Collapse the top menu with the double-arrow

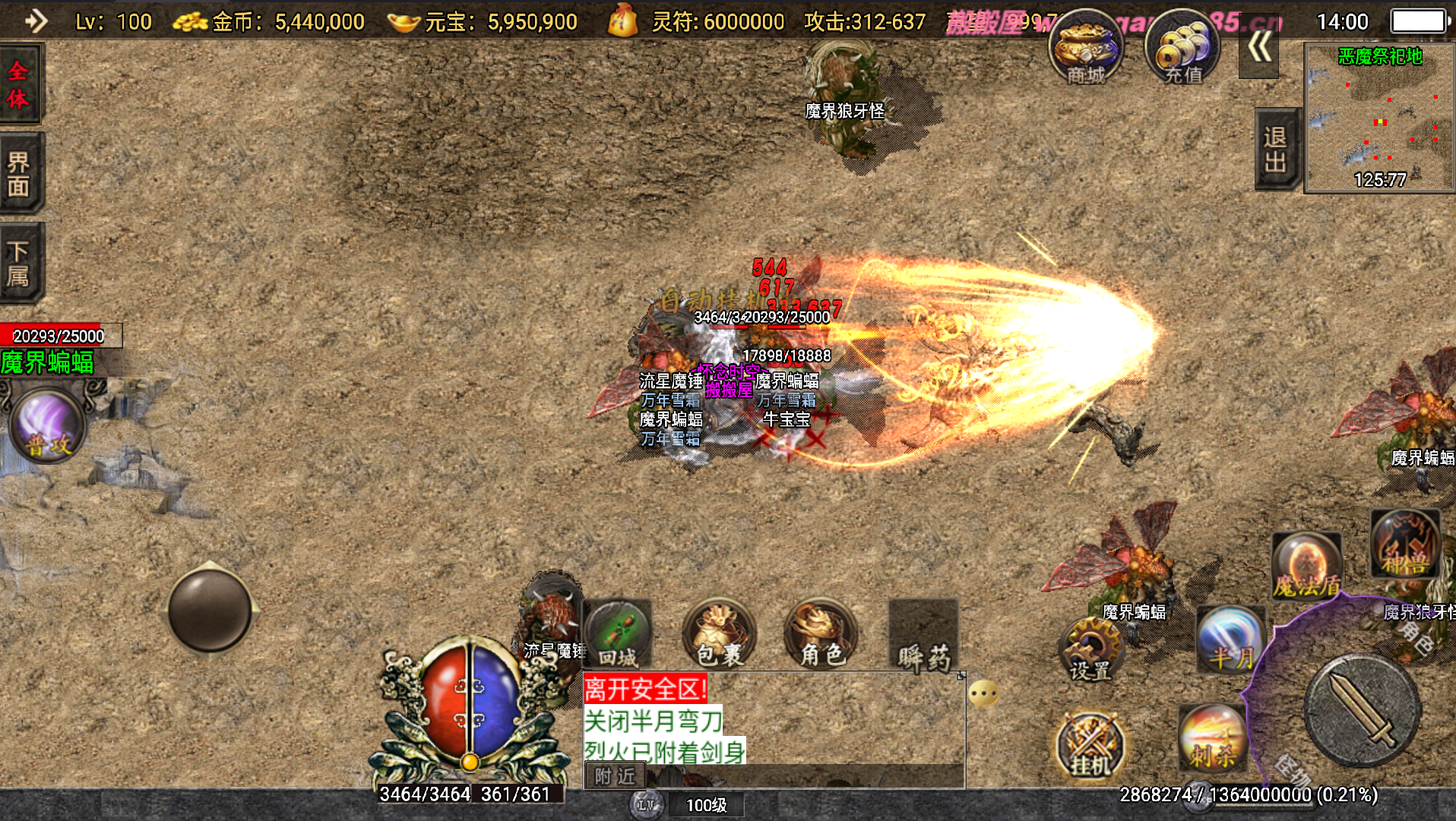click(1258, 47)
